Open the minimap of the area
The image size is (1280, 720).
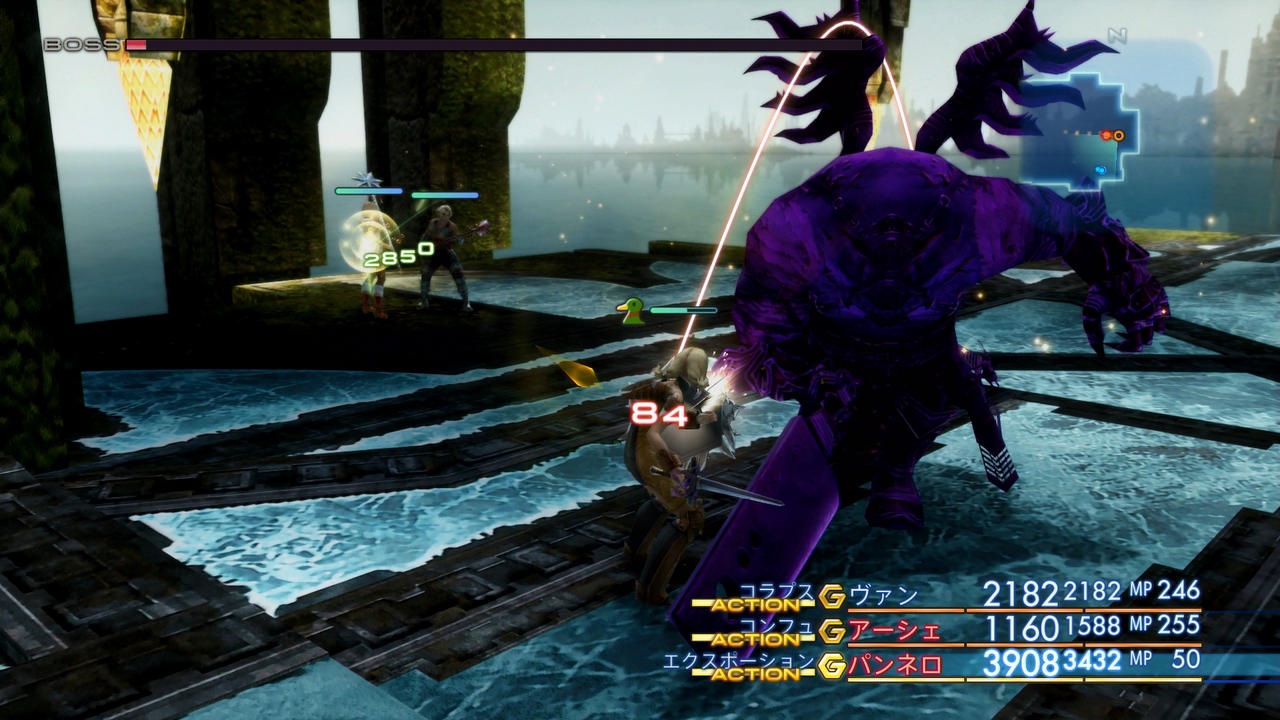point(1078,132)
